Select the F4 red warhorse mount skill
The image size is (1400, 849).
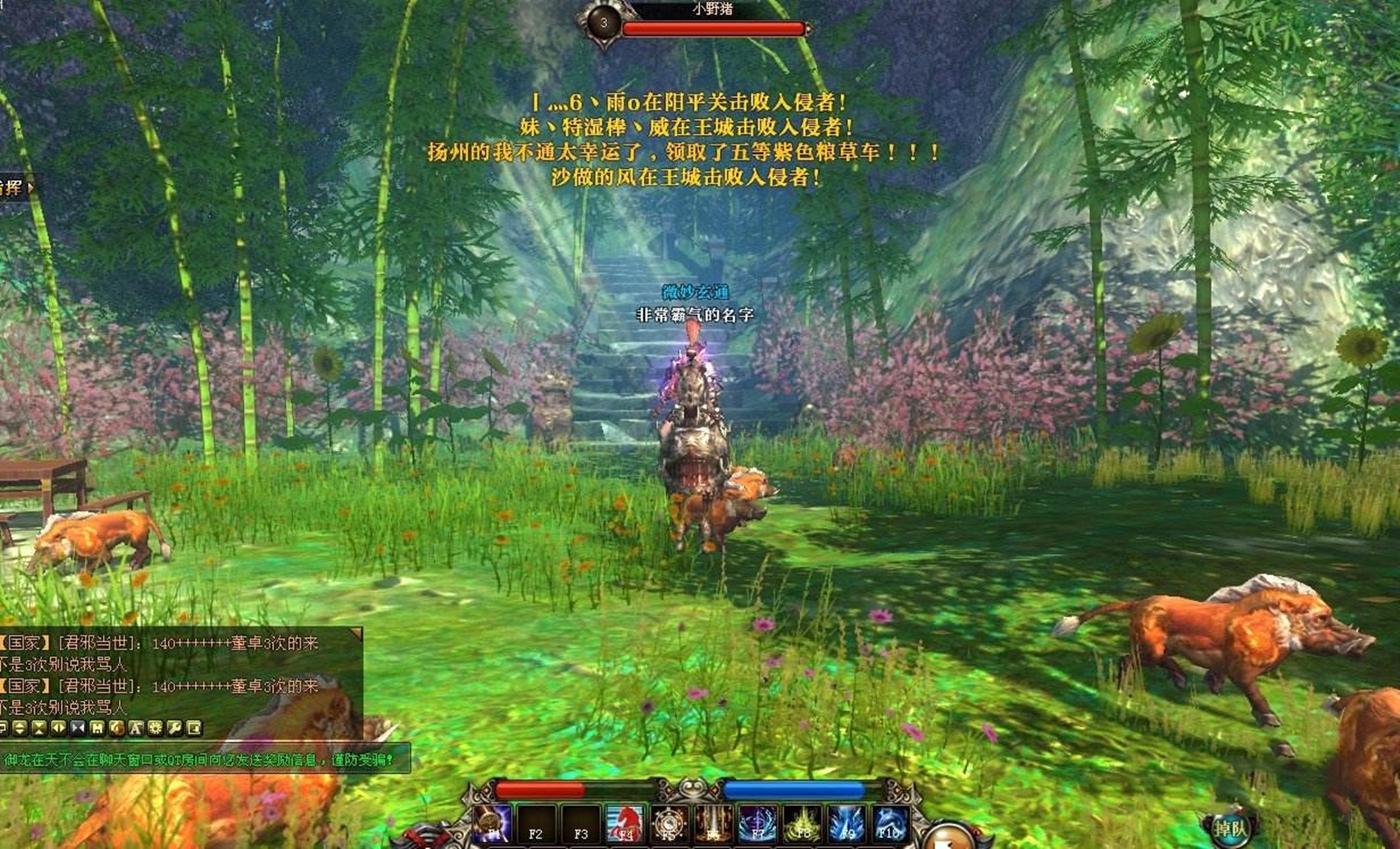click(625, 824)
